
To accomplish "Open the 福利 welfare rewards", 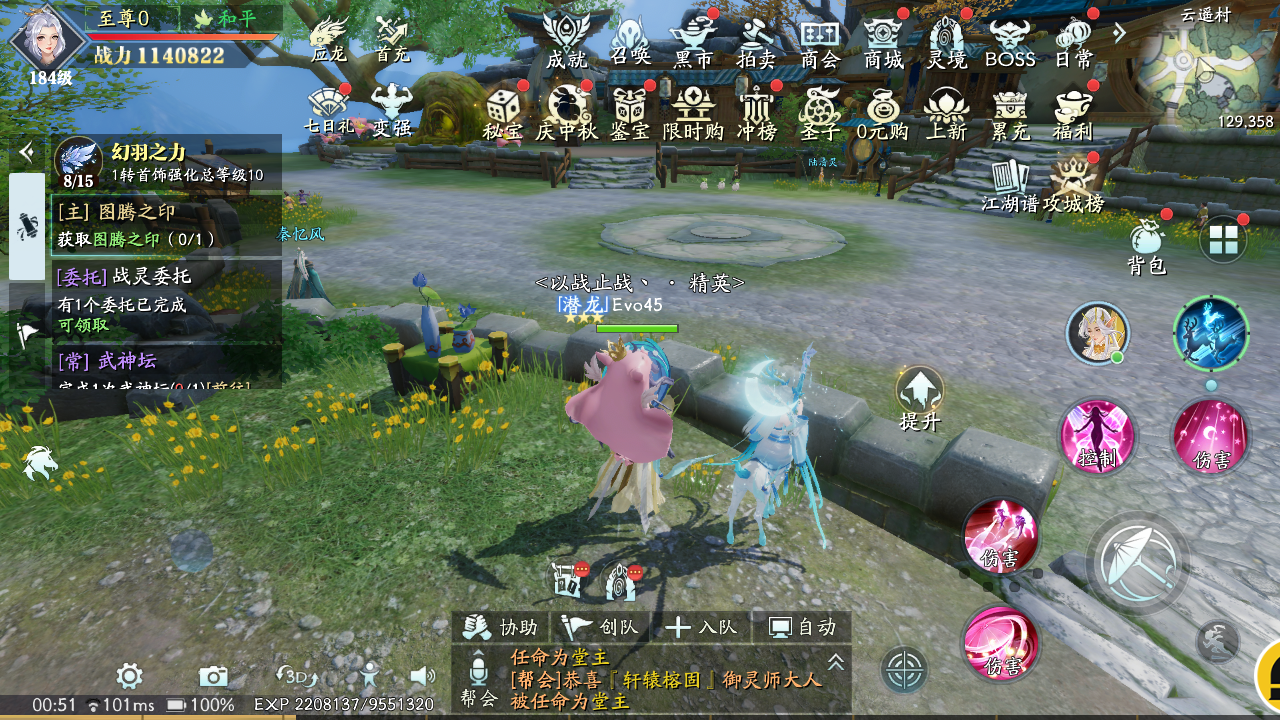I will pyautogui.click(x=1073, y=113).
